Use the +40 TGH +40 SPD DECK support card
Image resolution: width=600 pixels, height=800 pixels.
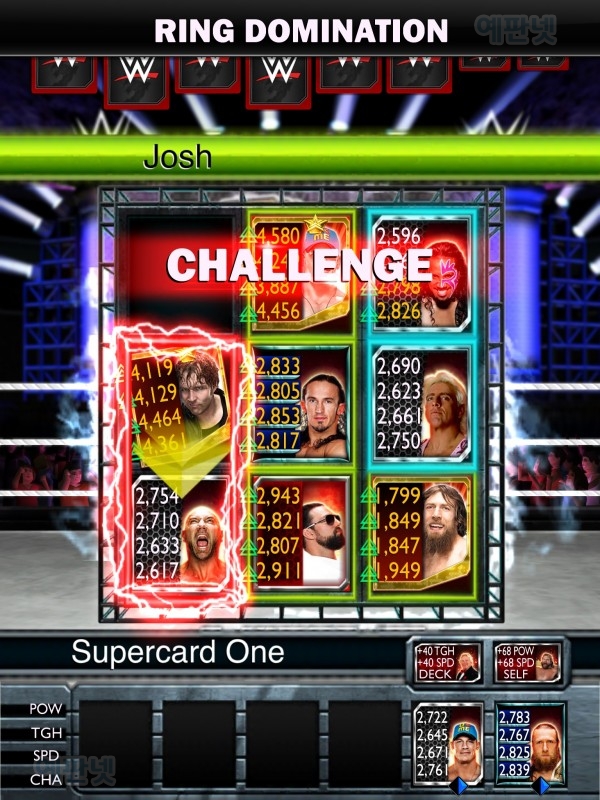[449, 662]
